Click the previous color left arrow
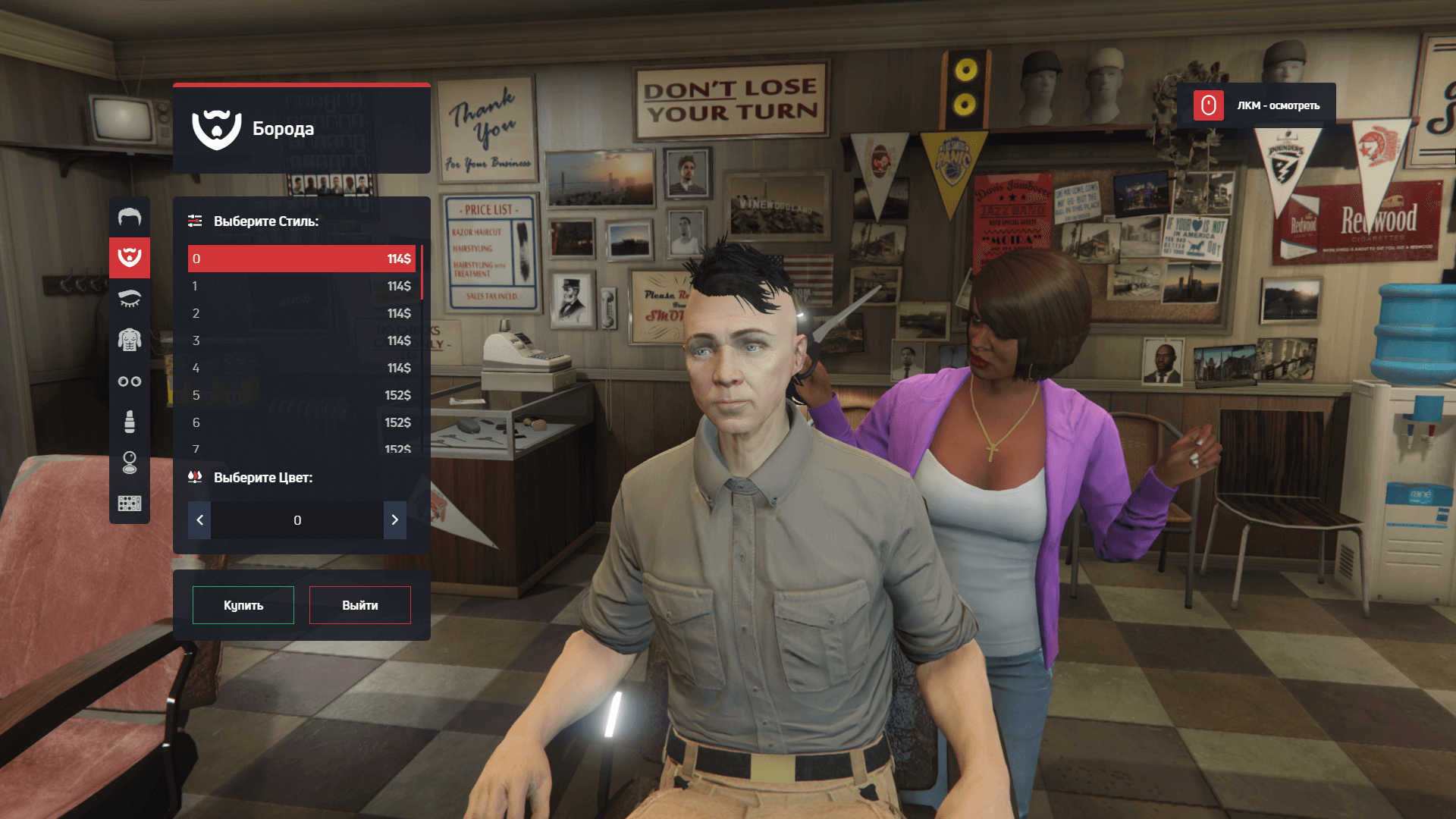 199,520
